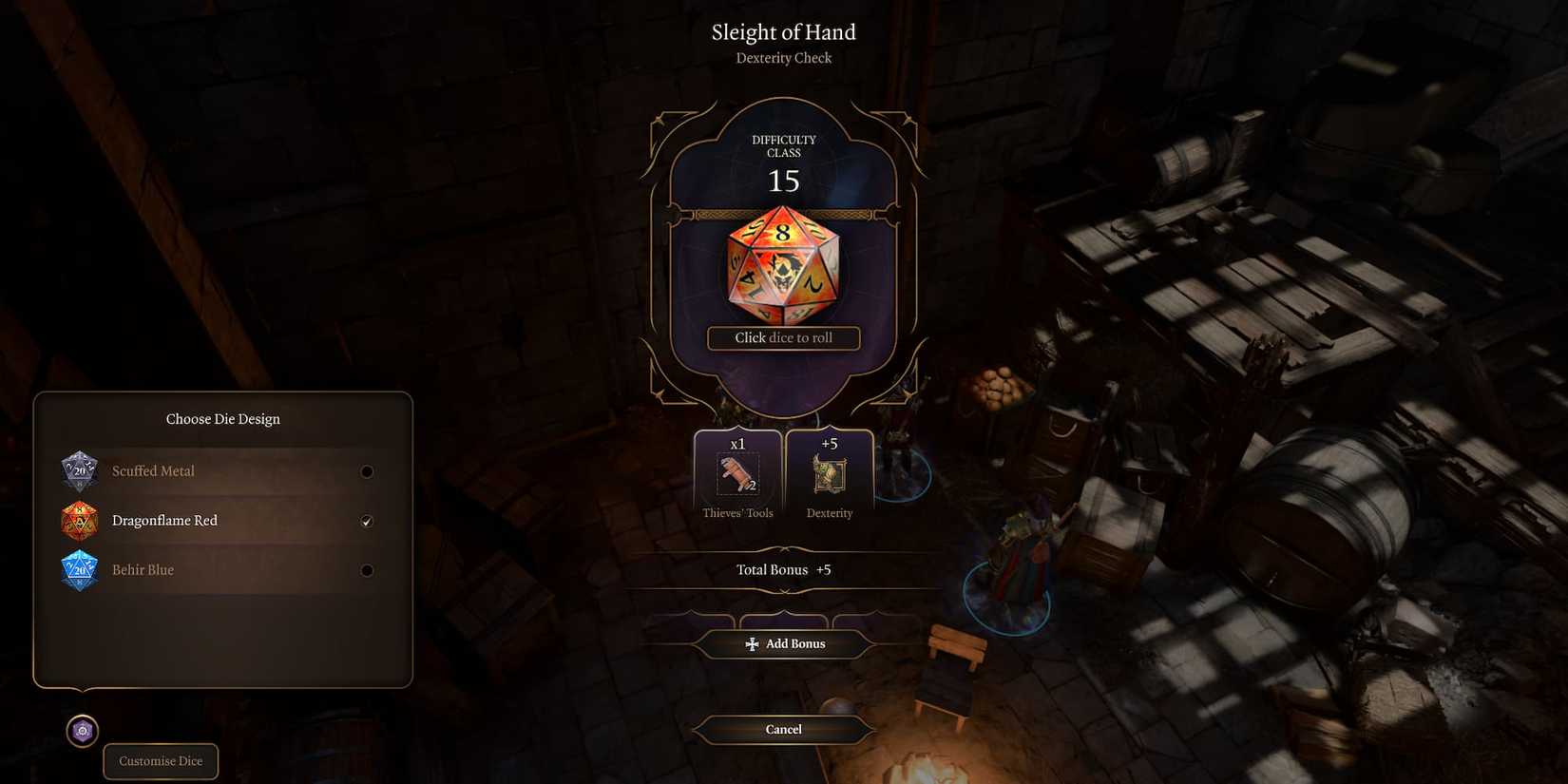1568x784 pixels.
Task: Select the Behir Blue d20 icon
Action: (80, 570)
